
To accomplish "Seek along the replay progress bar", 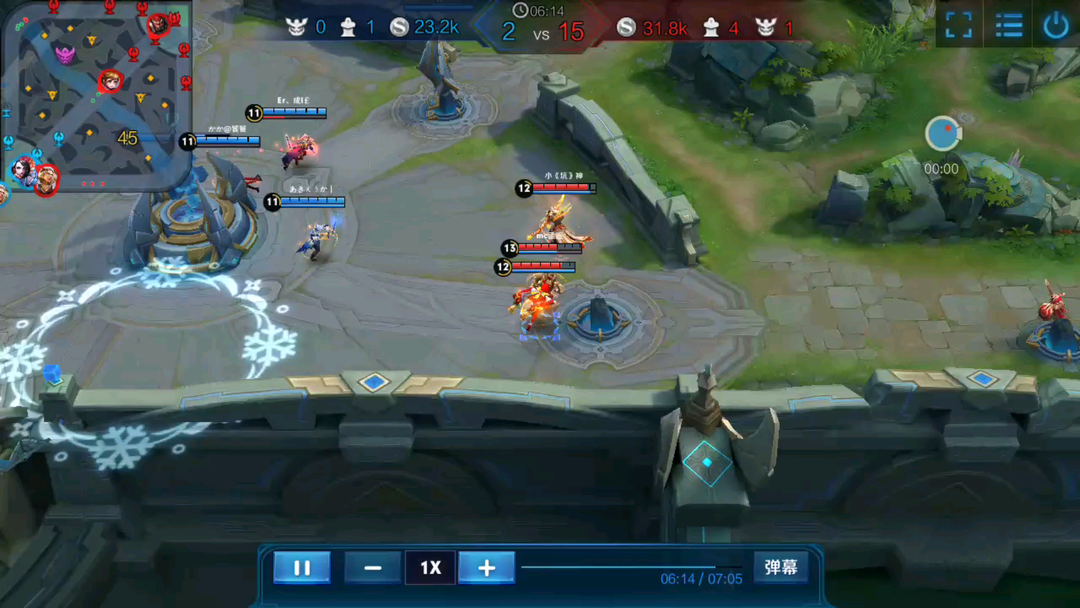I will click(630, 567).
